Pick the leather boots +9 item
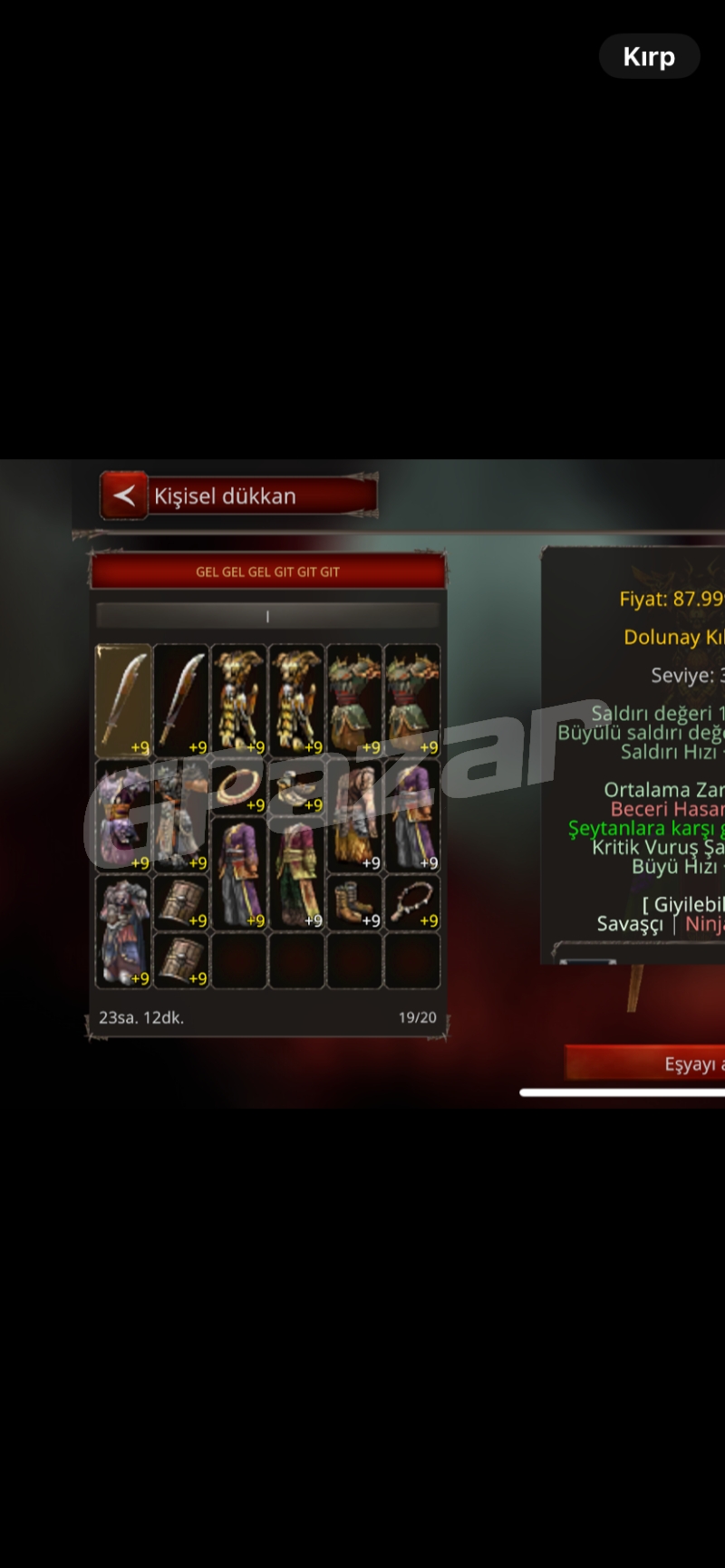 click(x=354, y=902)
